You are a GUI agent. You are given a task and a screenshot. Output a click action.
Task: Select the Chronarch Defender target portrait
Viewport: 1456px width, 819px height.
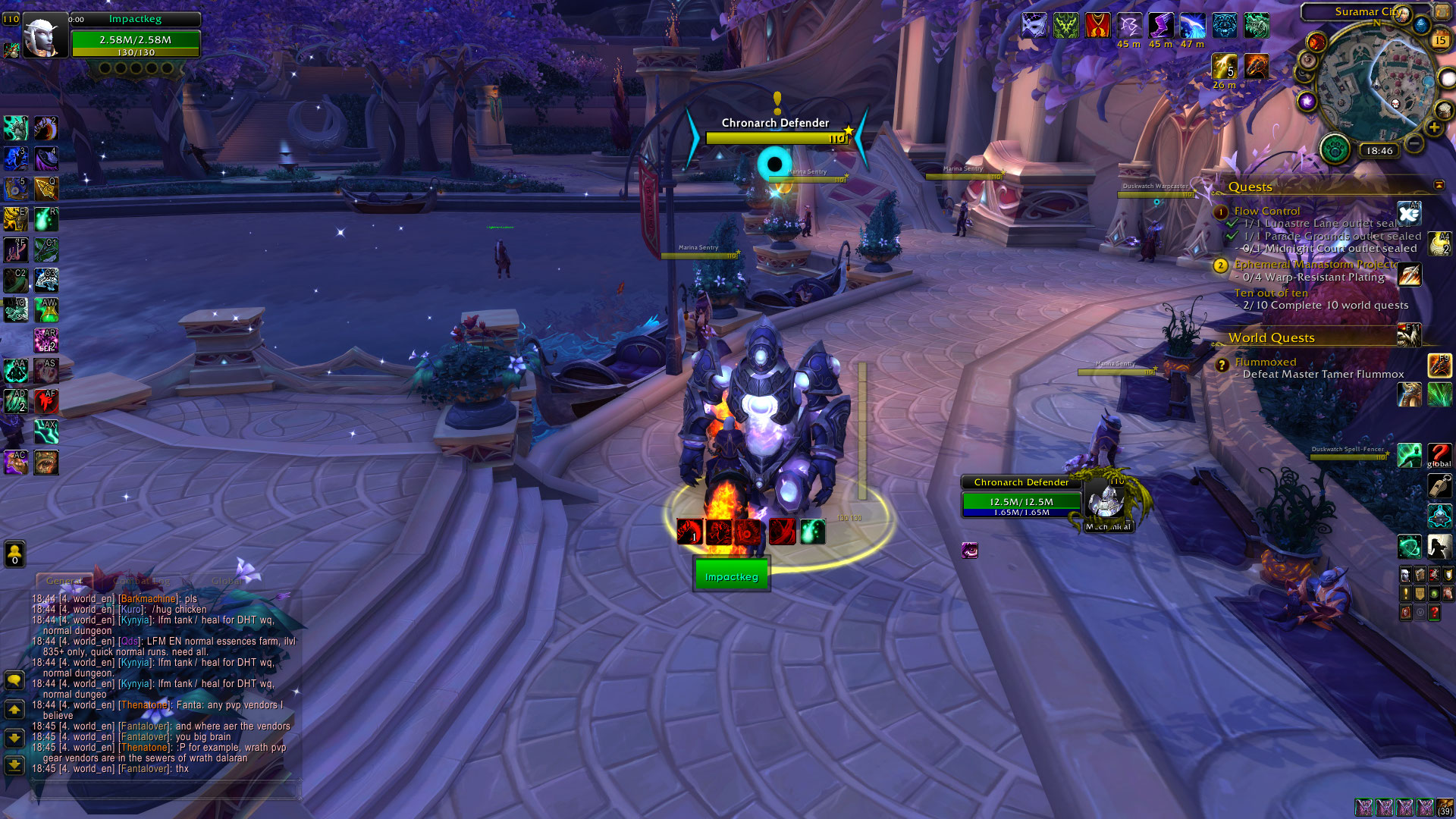click(x=1106, y=500)
